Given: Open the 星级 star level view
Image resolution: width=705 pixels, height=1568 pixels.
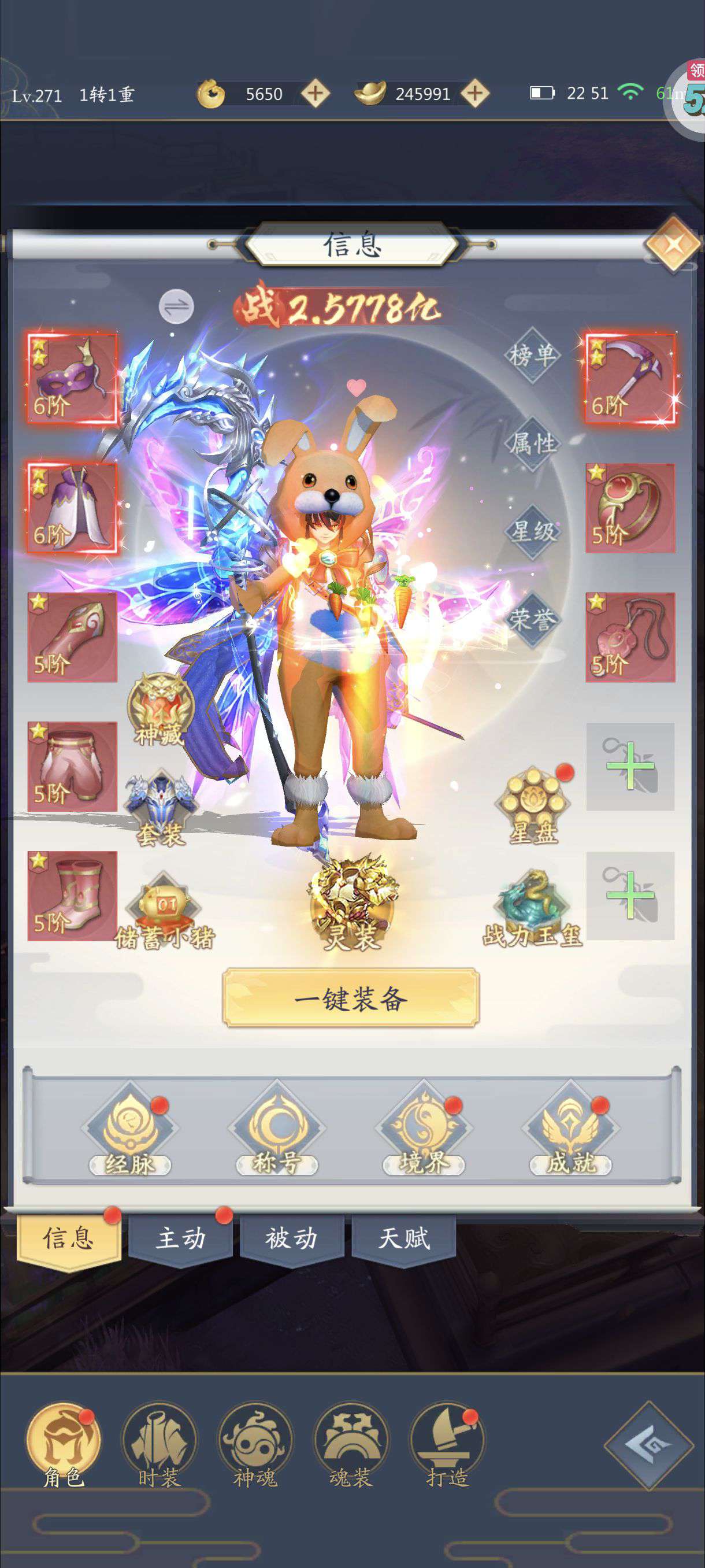Looking at the screenshot, I should pos(532,531).
